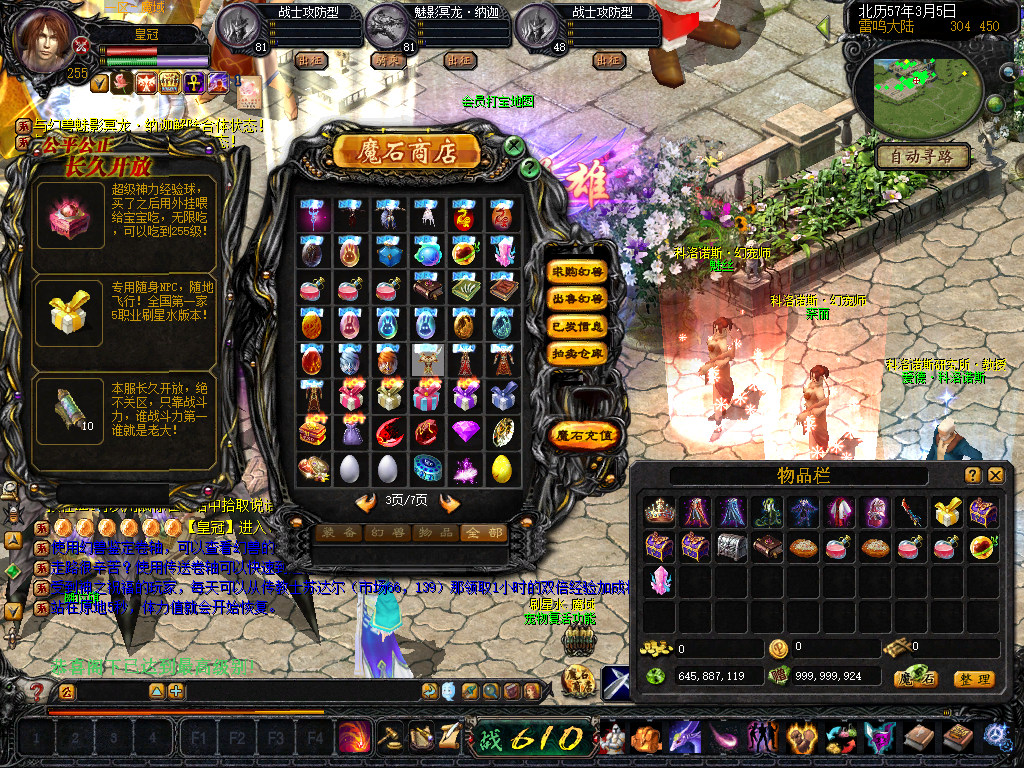
Task: Switch to the 物品 shop tab
Action: click(435, 533)
